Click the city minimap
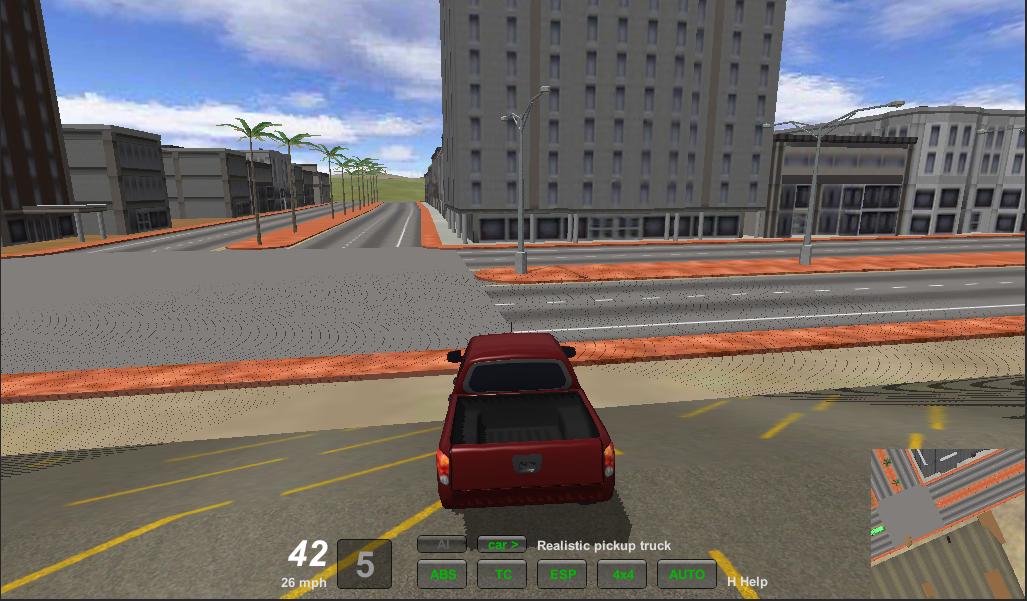Screen dimensions: 1027x601 point(947,522)
